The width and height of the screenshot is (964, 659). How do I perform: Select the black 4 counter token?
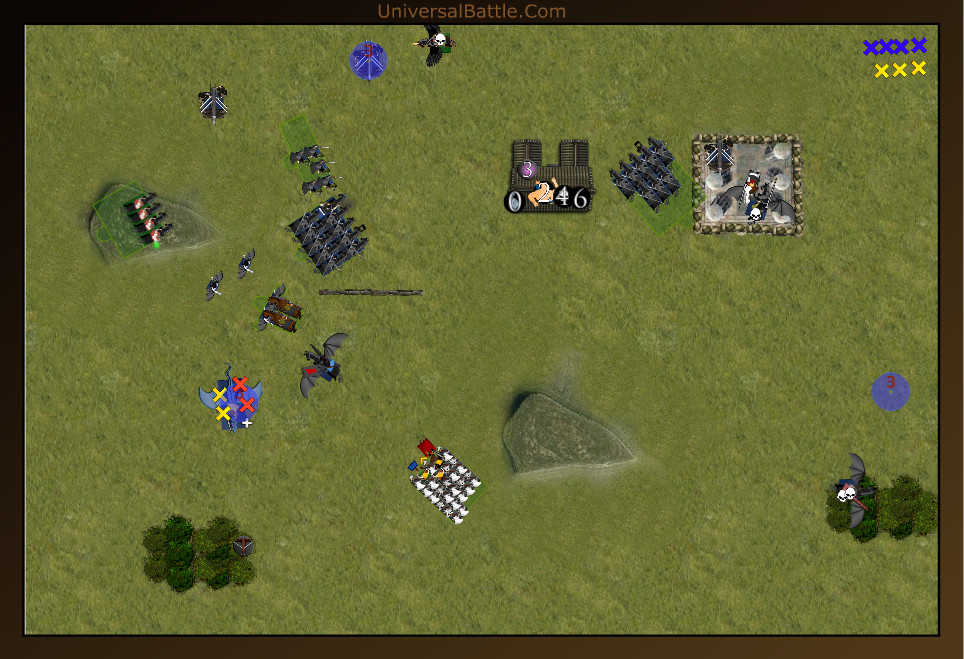click(563, 197)
